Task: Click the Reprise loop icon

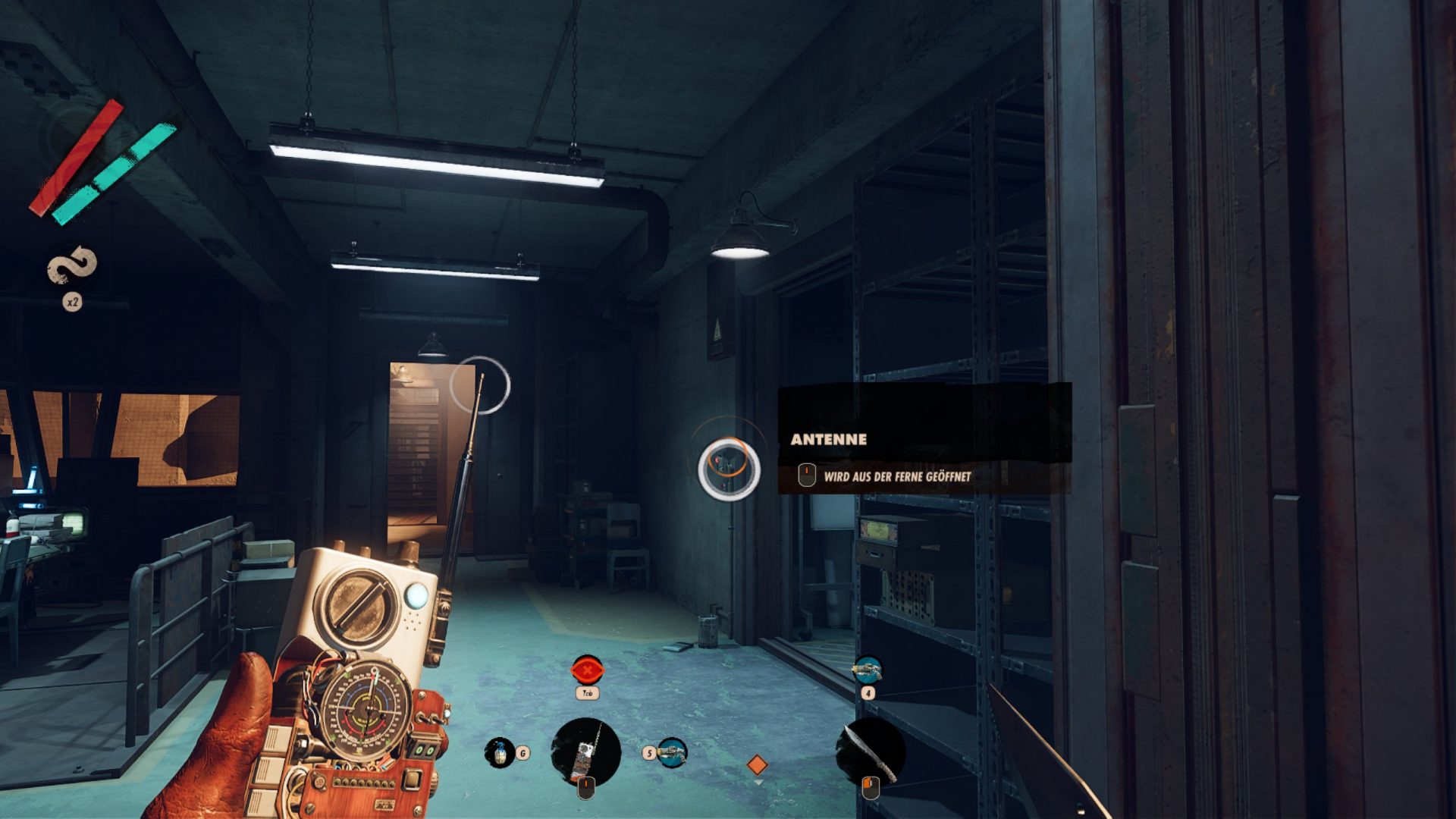Action: point(72,265)
